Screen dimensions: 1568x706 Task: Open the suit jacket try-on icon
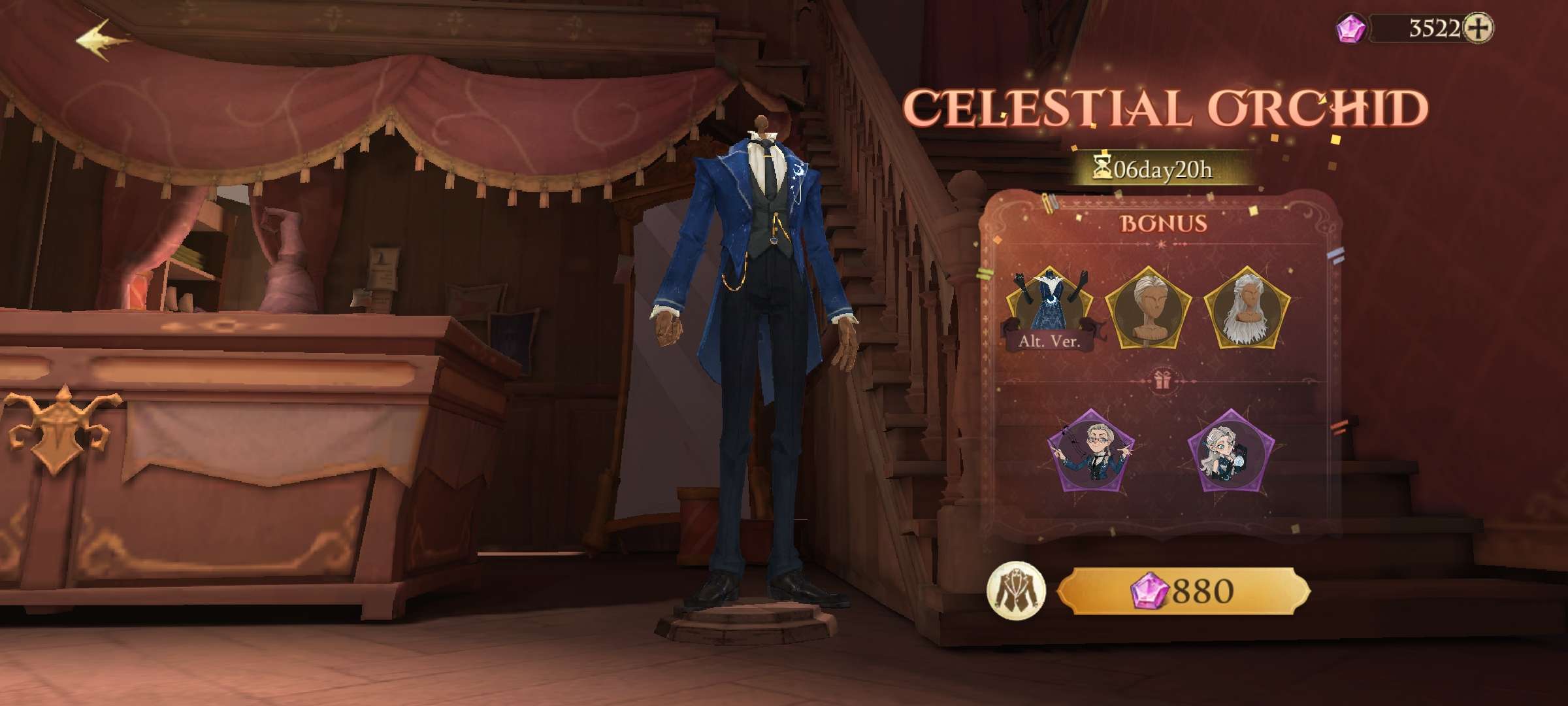(1016, 591)
